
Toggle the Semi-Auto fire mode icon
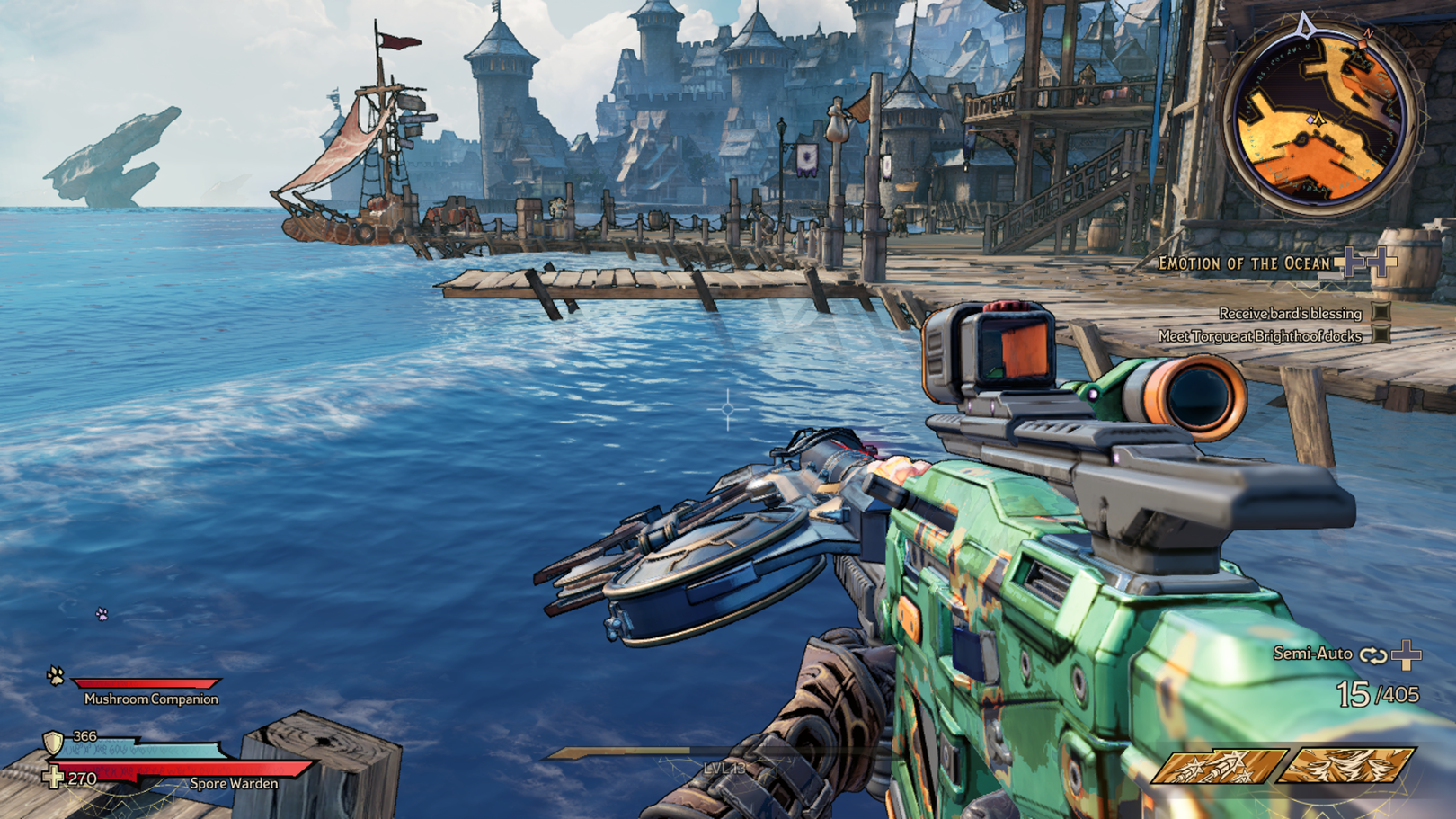[x=1372, y=654]
